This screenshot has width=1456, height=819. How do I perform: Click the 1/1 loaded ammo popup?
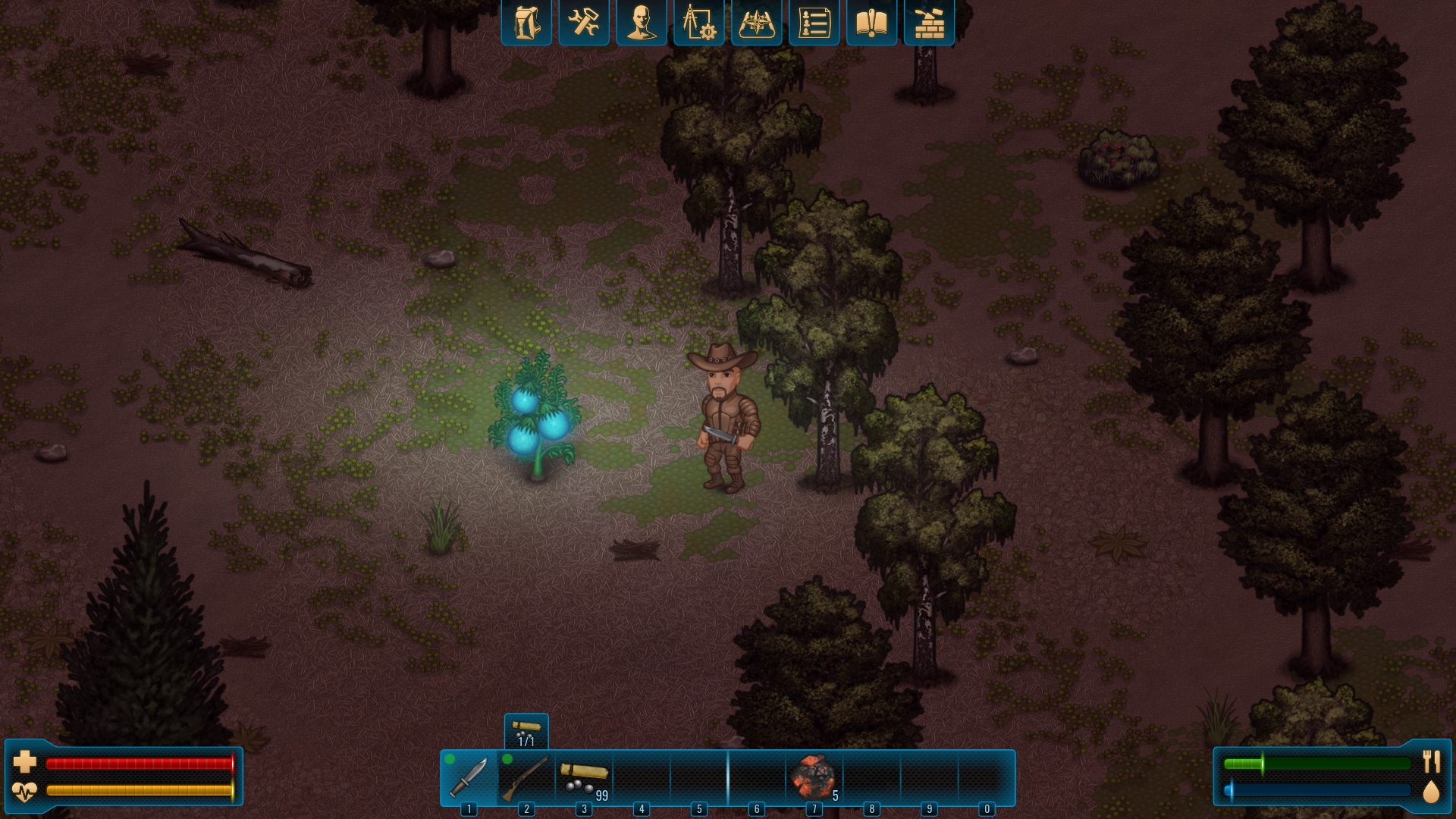click(x=526, y=730)
